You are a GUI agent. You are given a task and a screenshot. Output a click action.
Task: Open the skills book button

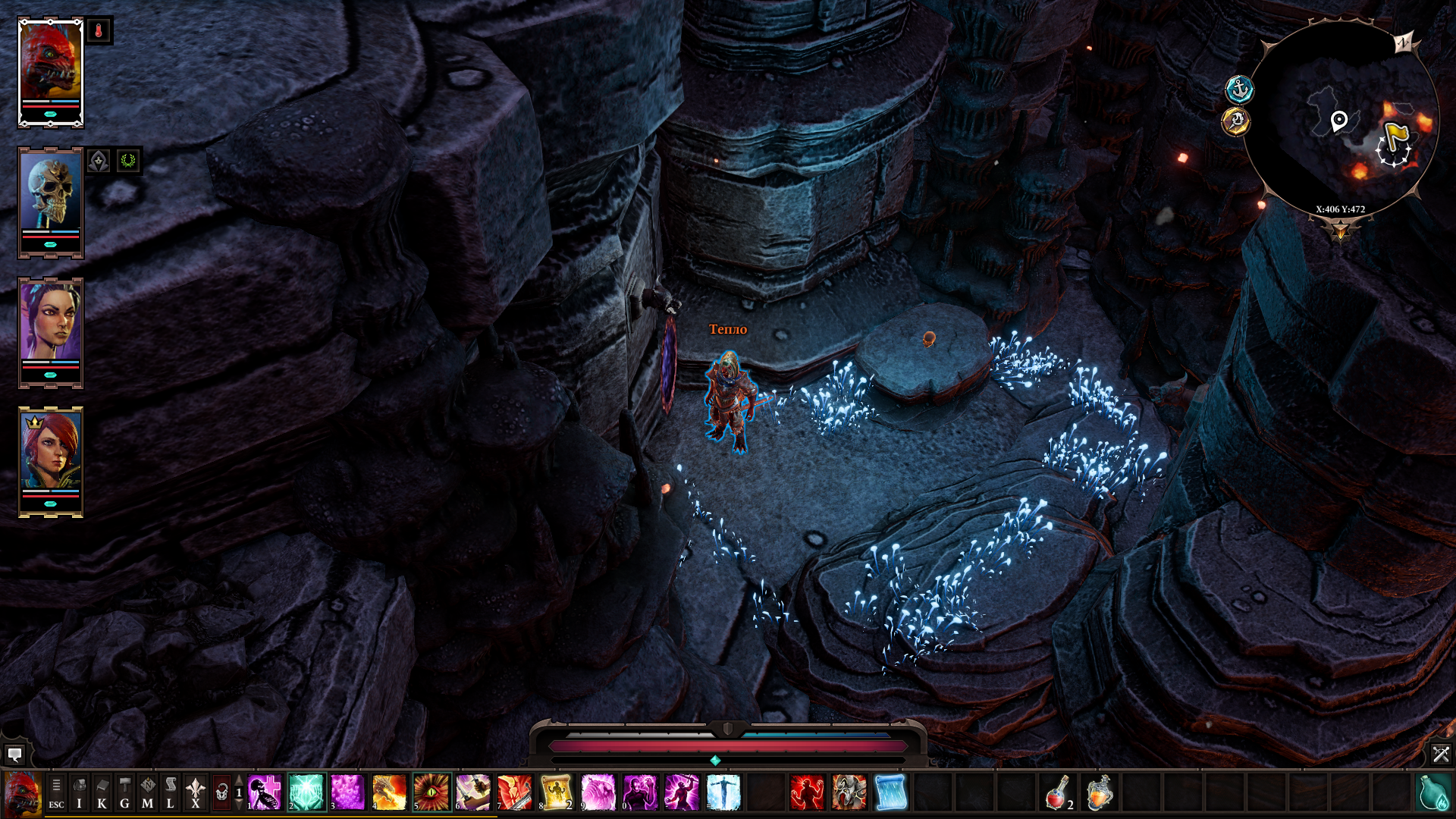click(102, 793)
